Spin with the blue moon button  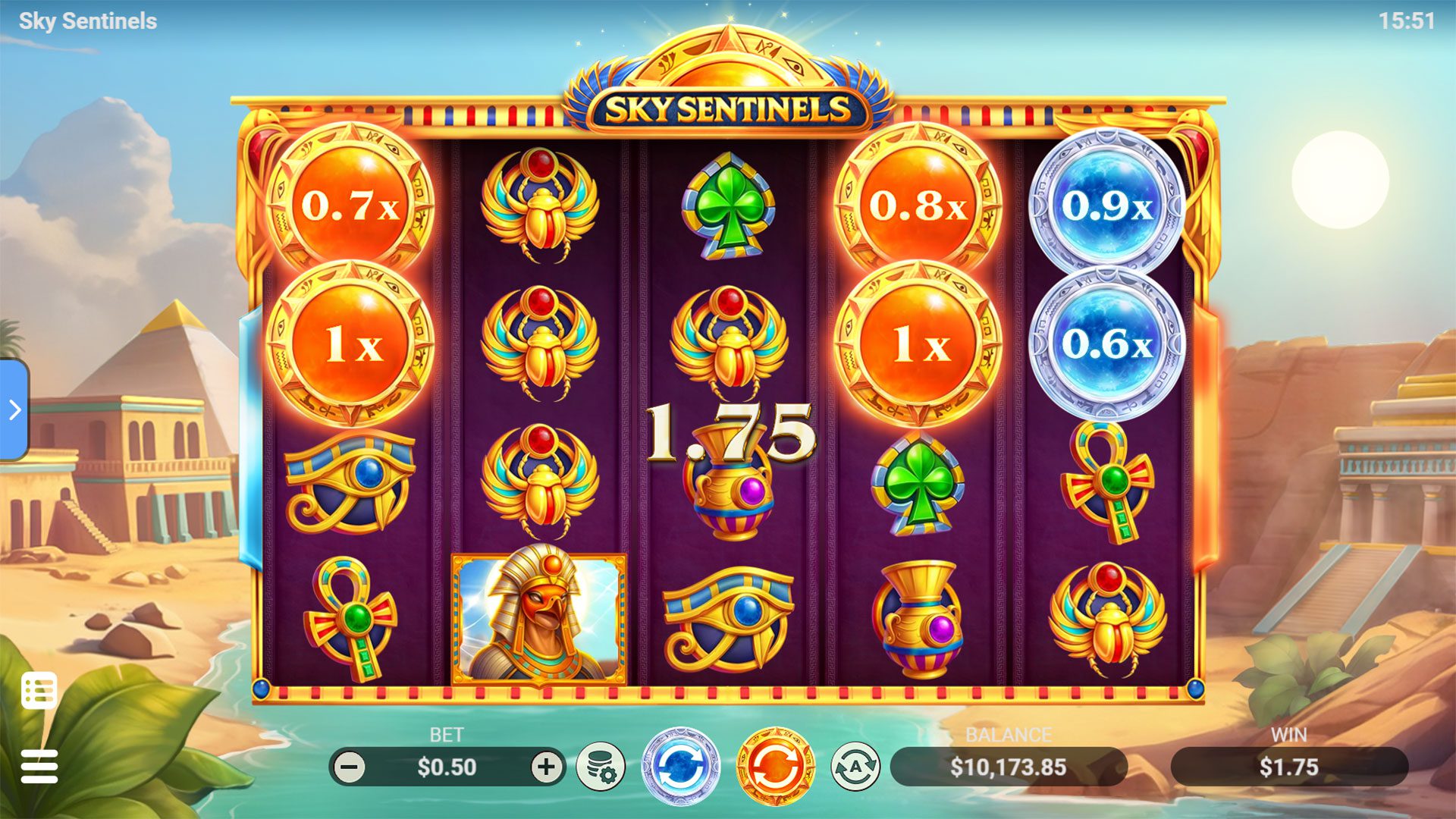pos(679,767)
